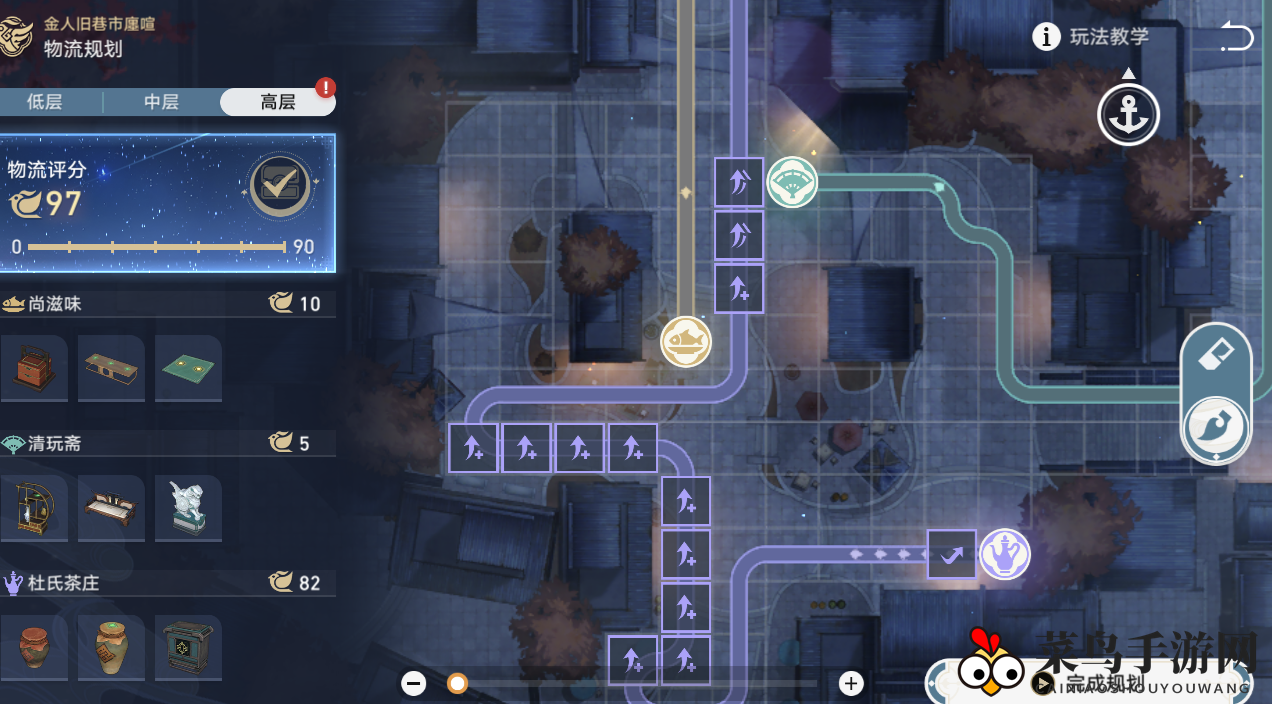The height and width of the screenshot is (704, 1272).
Task: Click the purple teapot shop node
Action: [x=1004, y=554]
